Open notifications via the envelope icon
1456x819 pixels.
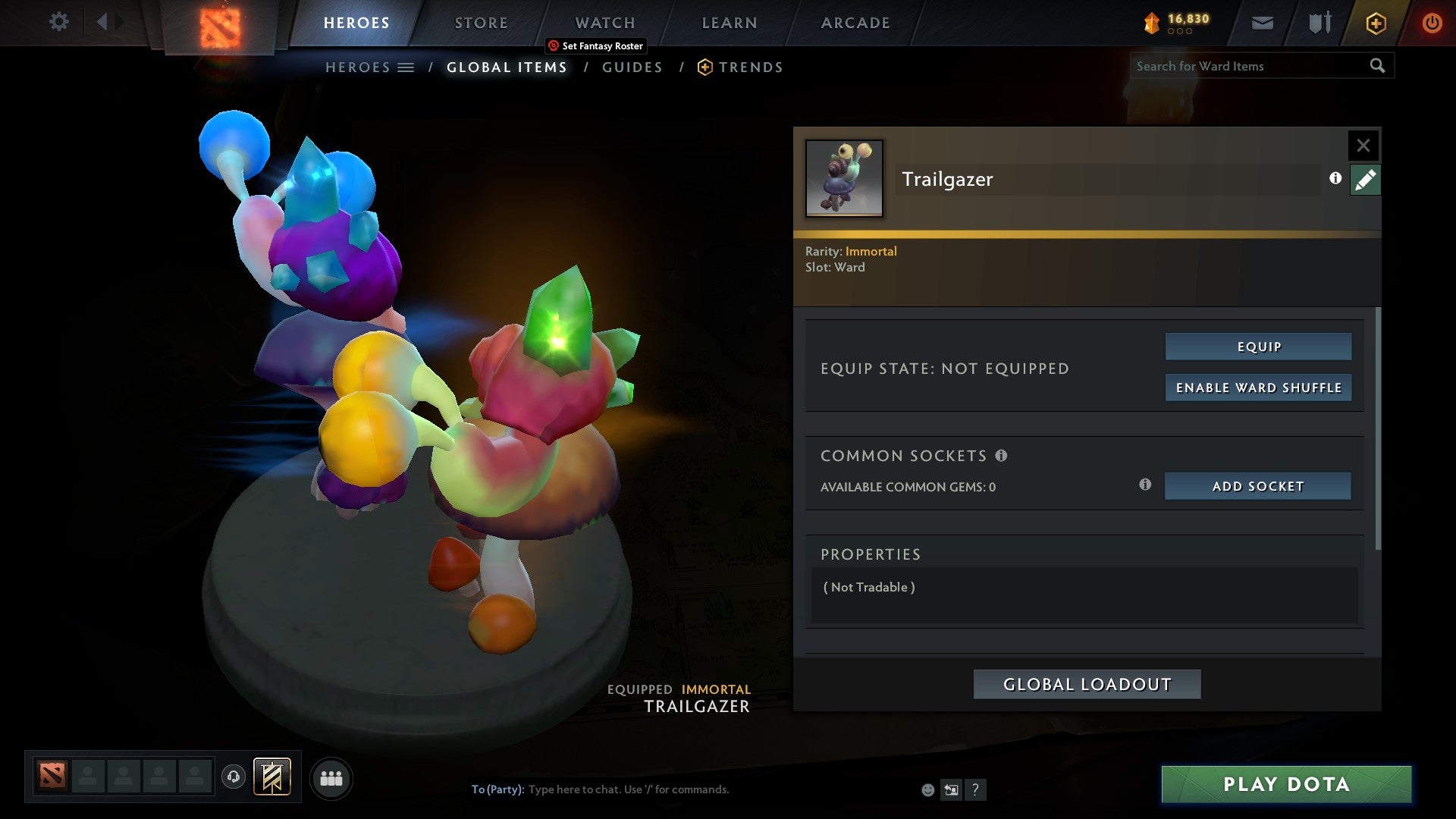pyautogui.click(x=1262, y=24)
